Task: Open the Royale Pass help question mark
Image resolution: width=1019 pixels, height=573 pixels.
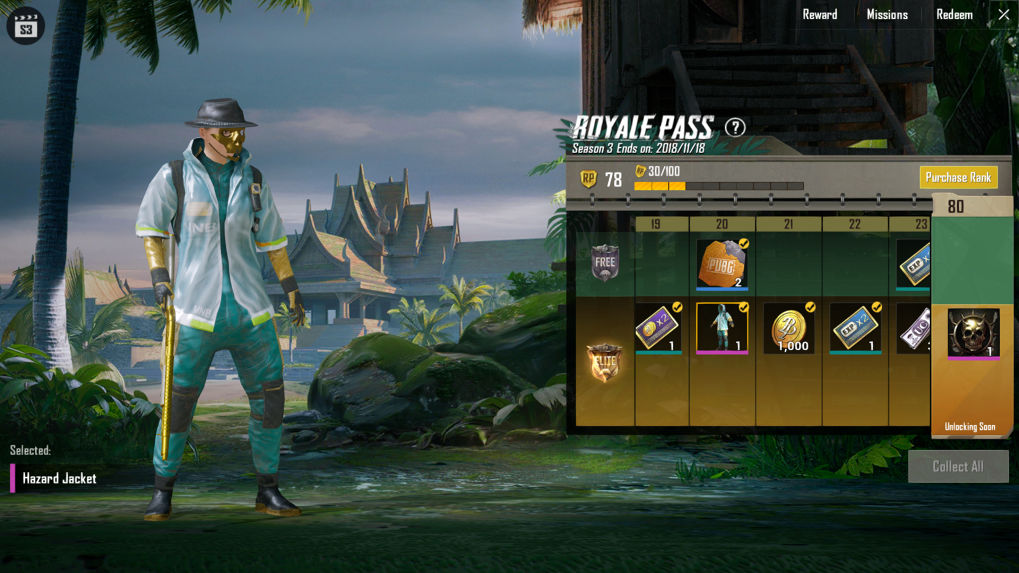Action: coord(735,127)
